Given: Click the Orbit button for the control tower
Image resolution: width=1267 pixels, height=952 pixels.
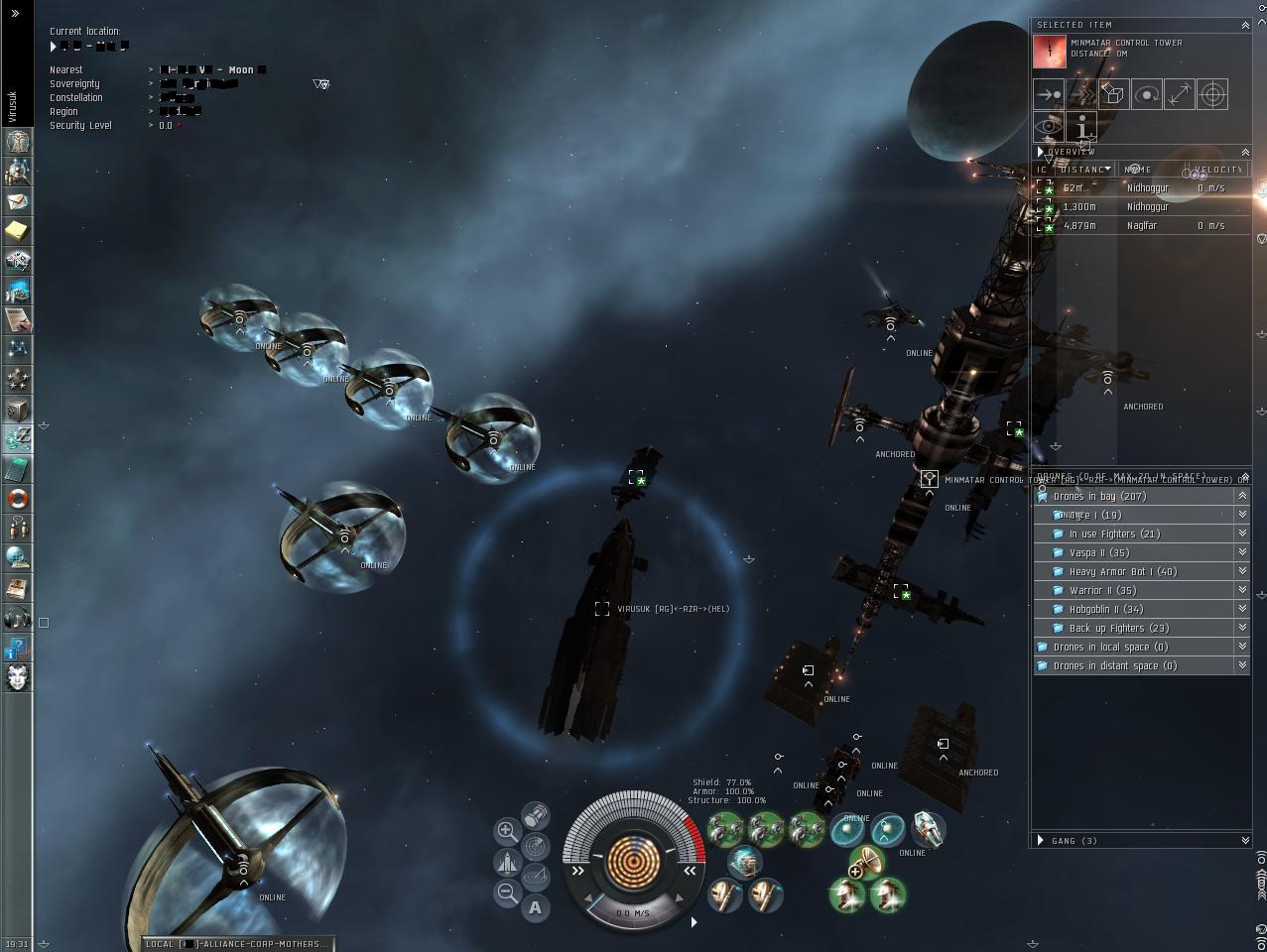Looking at the screenshot, I should [1147, 95].
